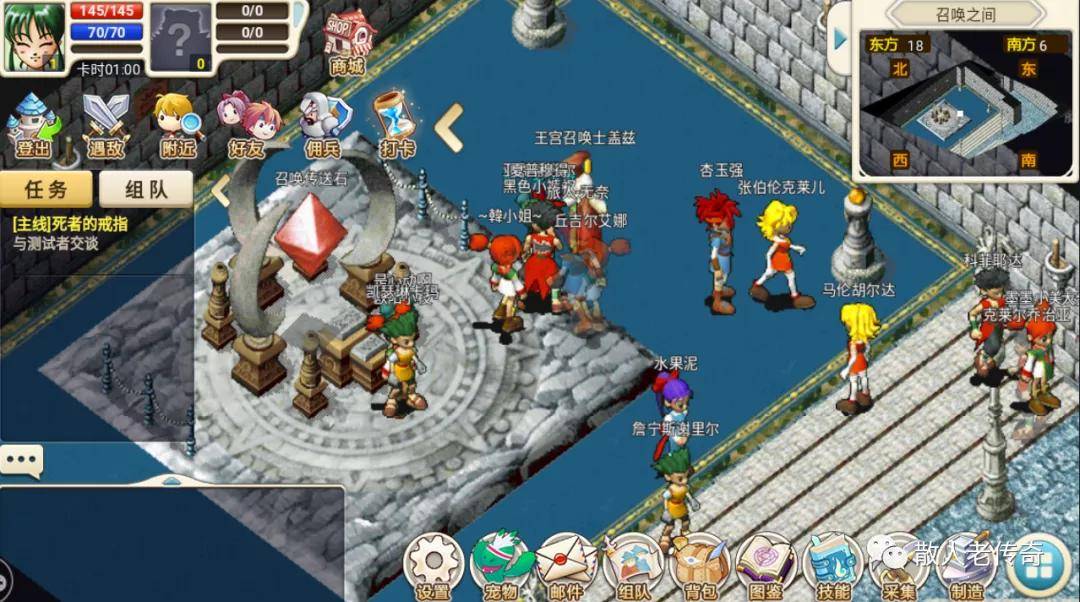Open the chat speech bubble
Screen dimensions: 1080x602
21,461
